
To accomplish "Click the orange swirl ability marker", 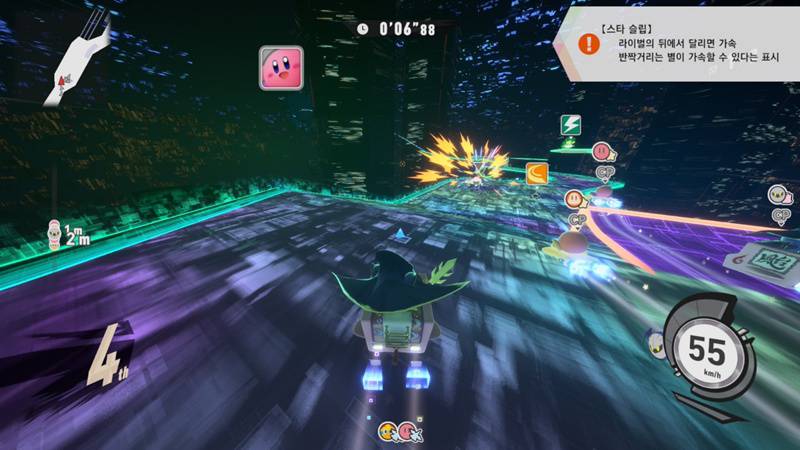I will click(x=538, y=174).
